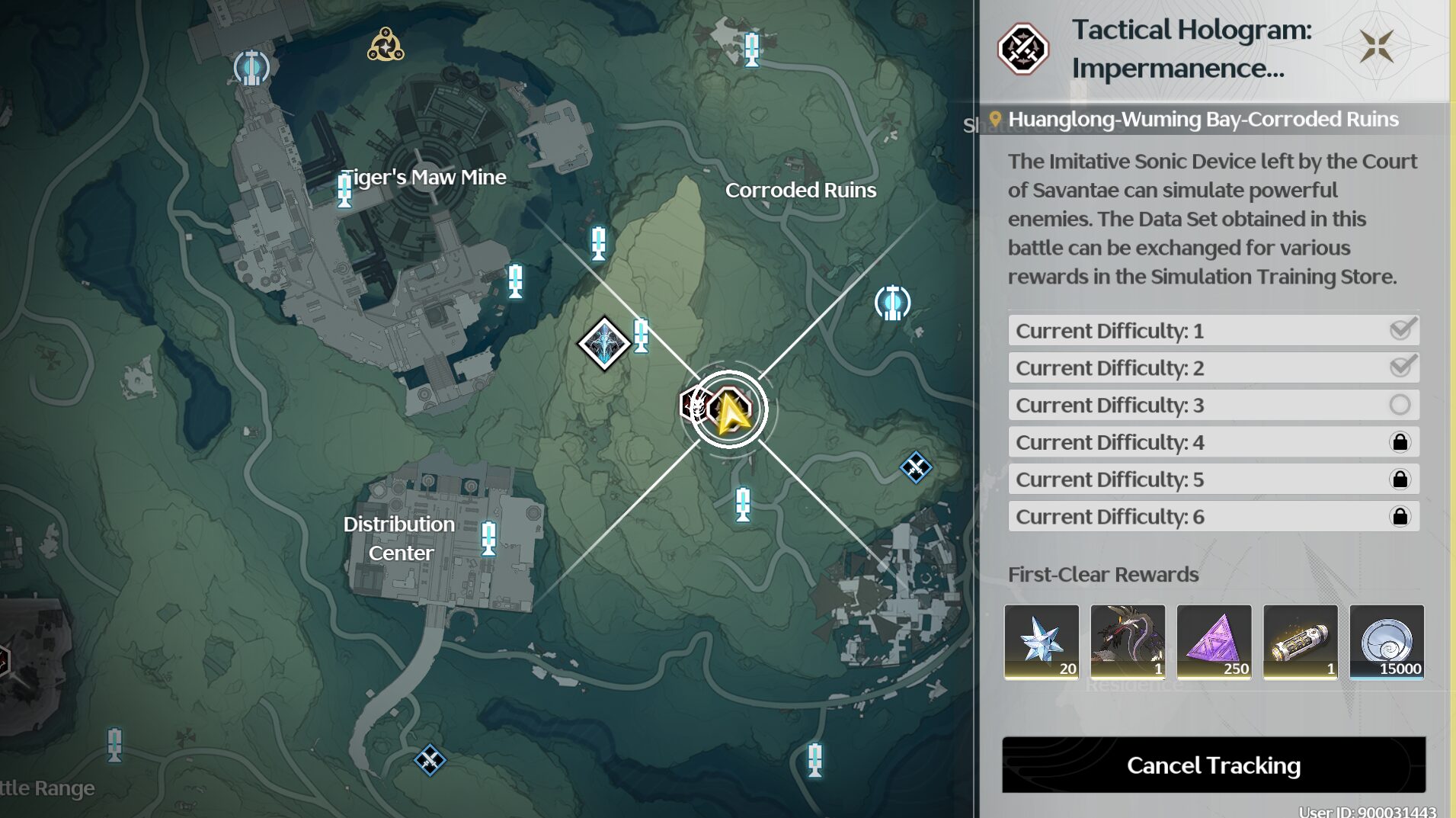Choose locked Current Difficulty: 5
The width and height of the screenshot is (1456, 818).
pyautogui.click(x=1213, y=480)
